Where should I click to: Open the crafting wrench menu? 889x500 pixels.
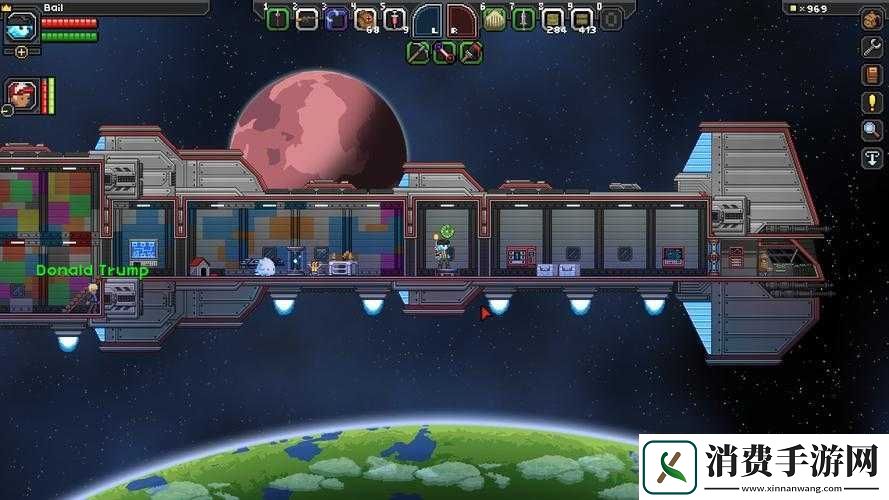coord(871,47)
